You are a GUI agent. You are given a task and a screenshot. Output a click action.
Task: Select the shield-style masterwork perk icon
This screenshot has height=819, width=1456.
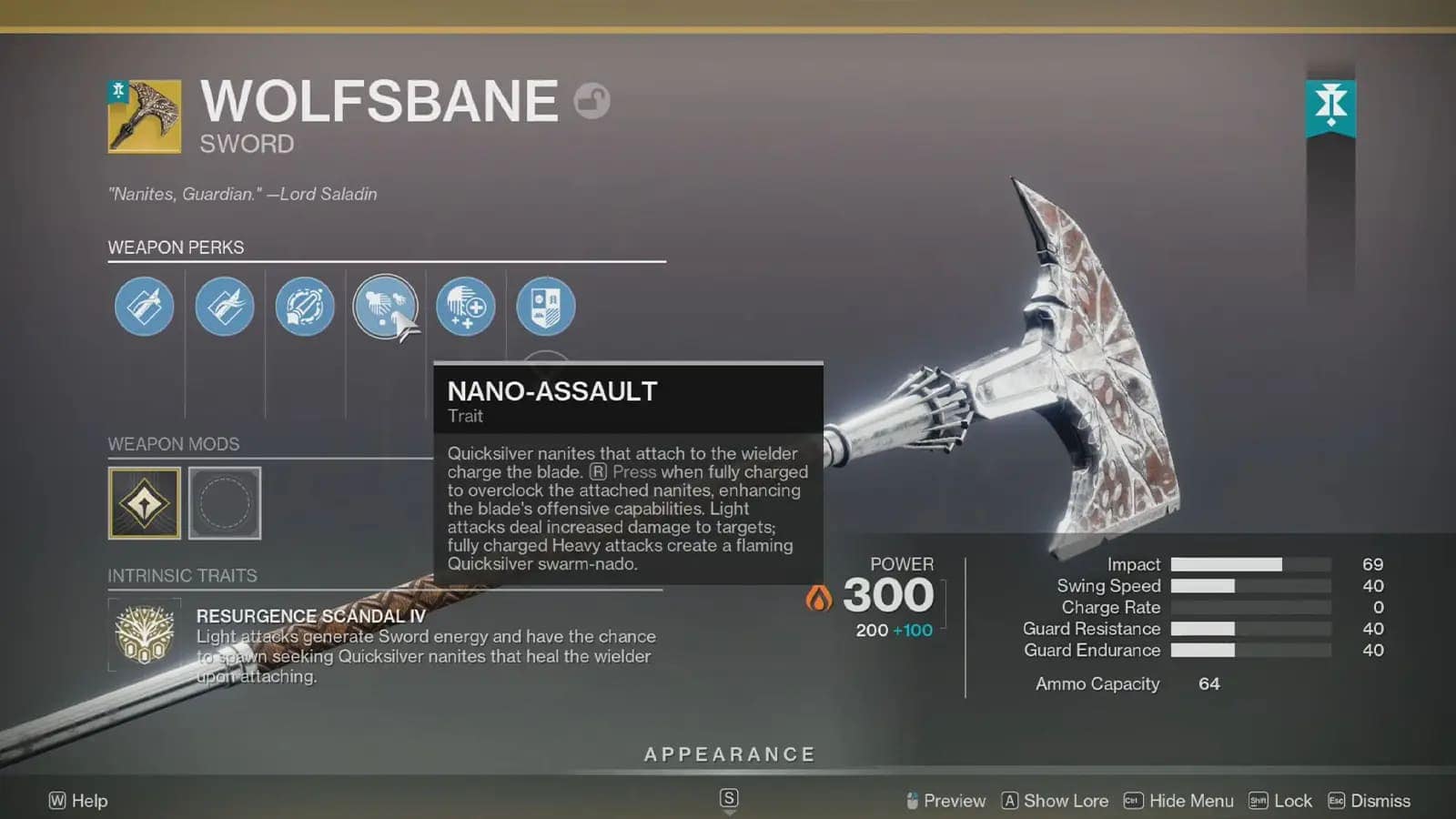point(545,307)
